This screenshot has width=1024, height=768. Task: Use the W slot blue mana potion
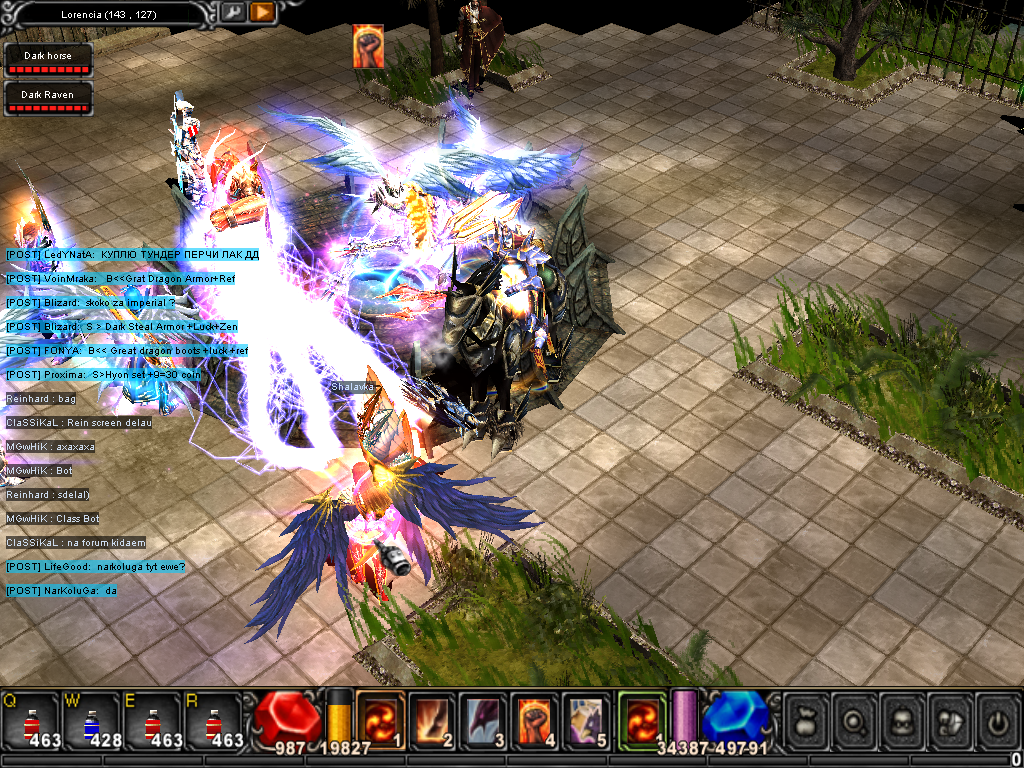tap(93, 722)
